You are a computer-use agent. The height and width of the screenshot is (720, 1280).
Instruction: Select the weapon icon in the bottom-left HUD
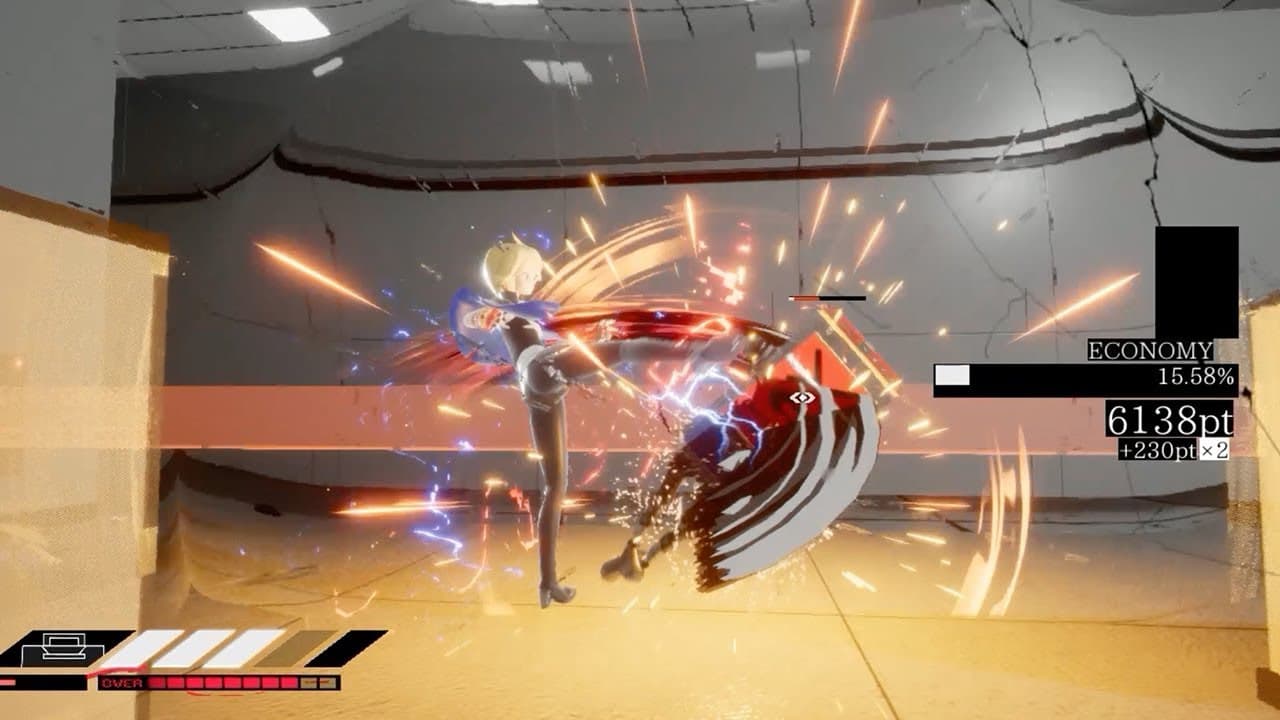pos(62,648)
